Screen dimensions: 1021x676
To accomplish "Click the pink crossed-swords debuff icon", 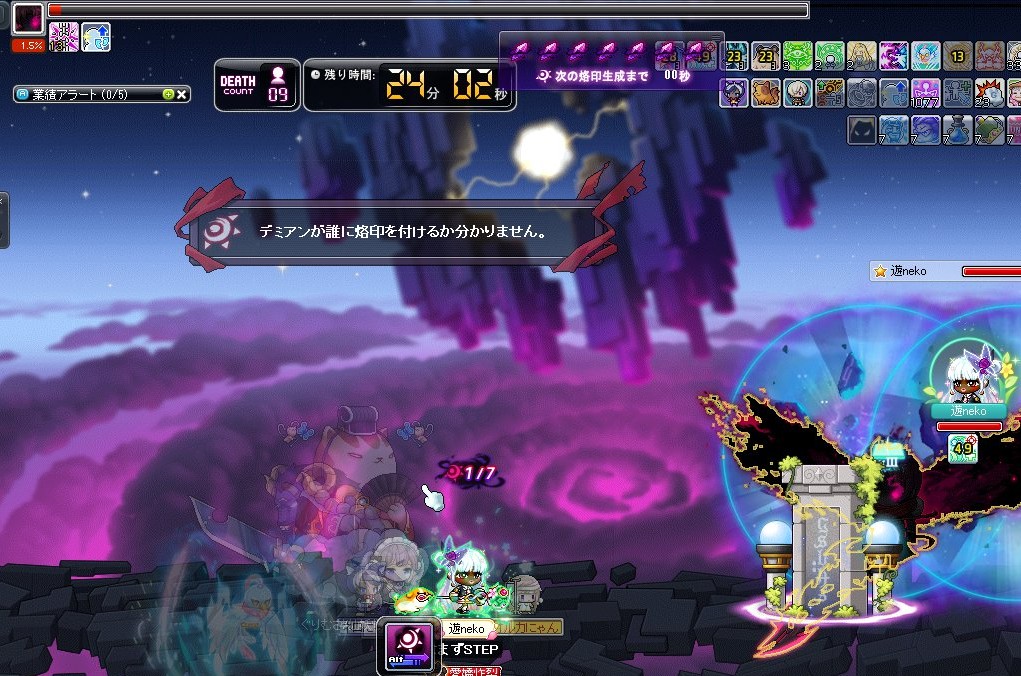I will [x=64, y=37].
